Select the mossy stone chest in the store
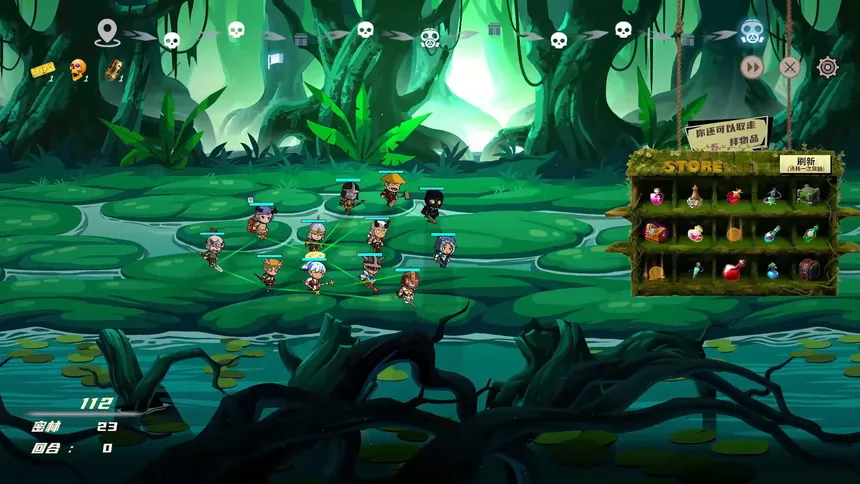Viewport: 860px width, 484px height. (x=809, y=195)
